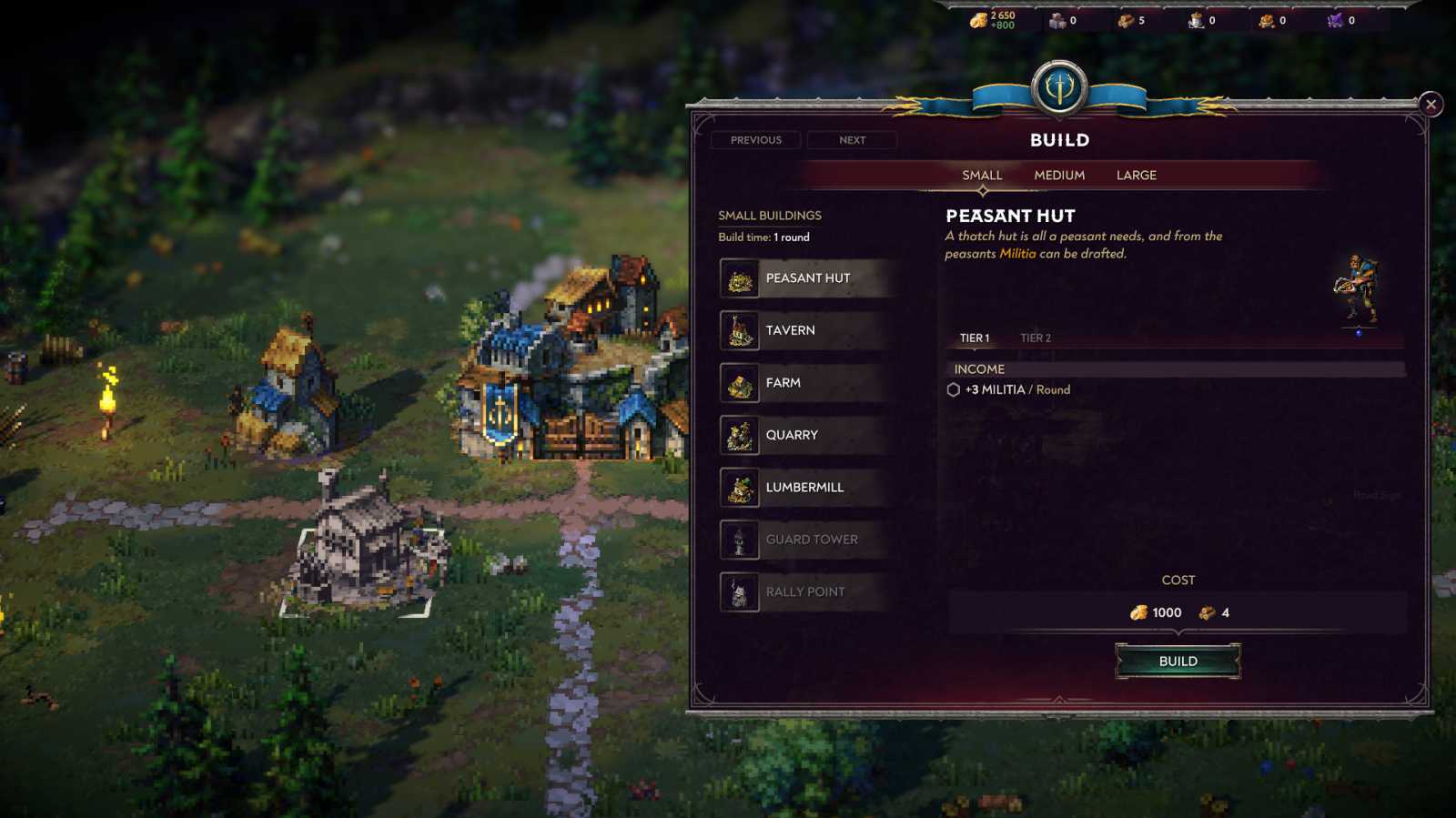
Task: Select the Peasant Hut building icon
Action: click(741, 278)
